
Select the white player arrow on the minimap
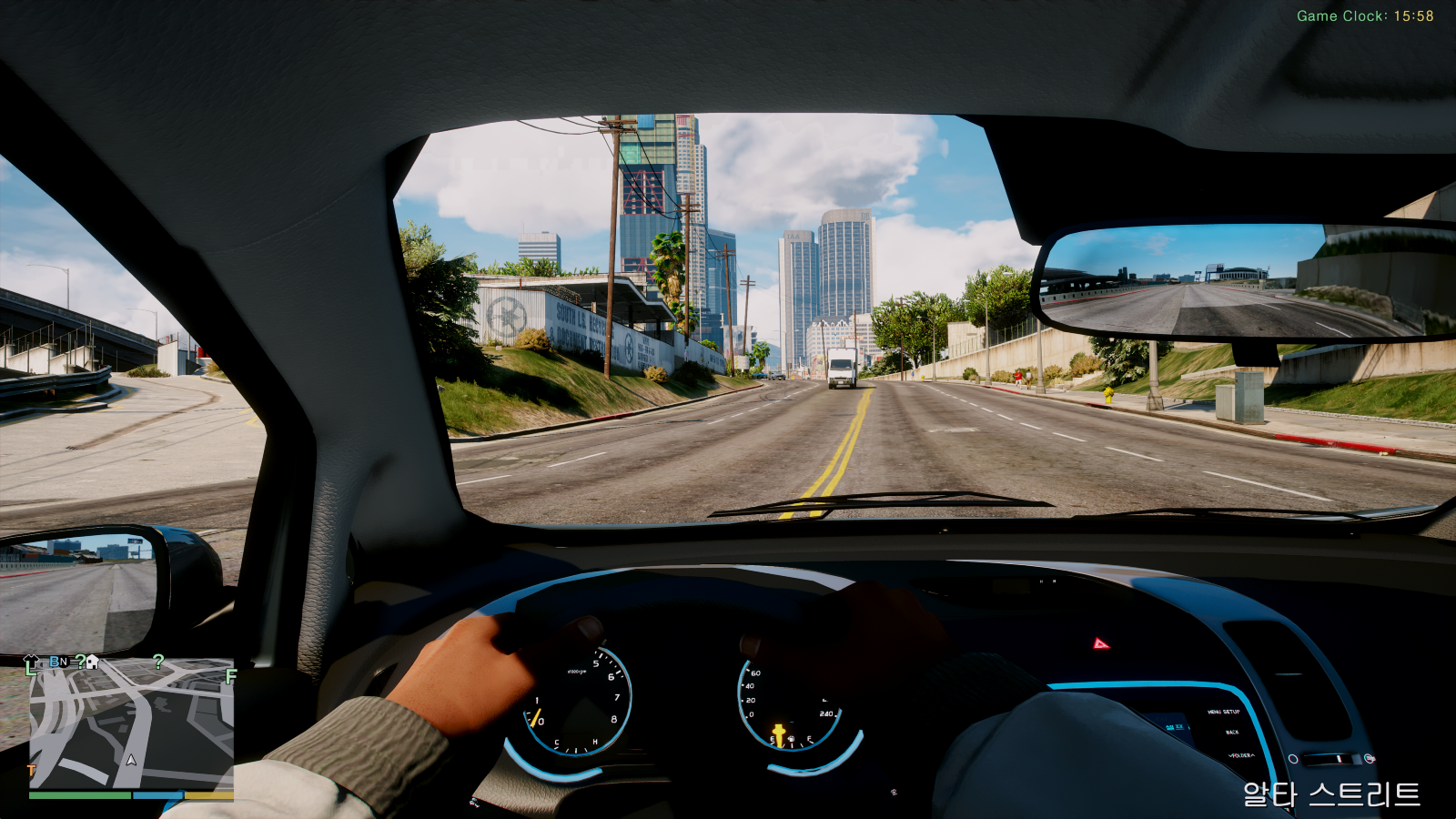[x=131, y=759]
